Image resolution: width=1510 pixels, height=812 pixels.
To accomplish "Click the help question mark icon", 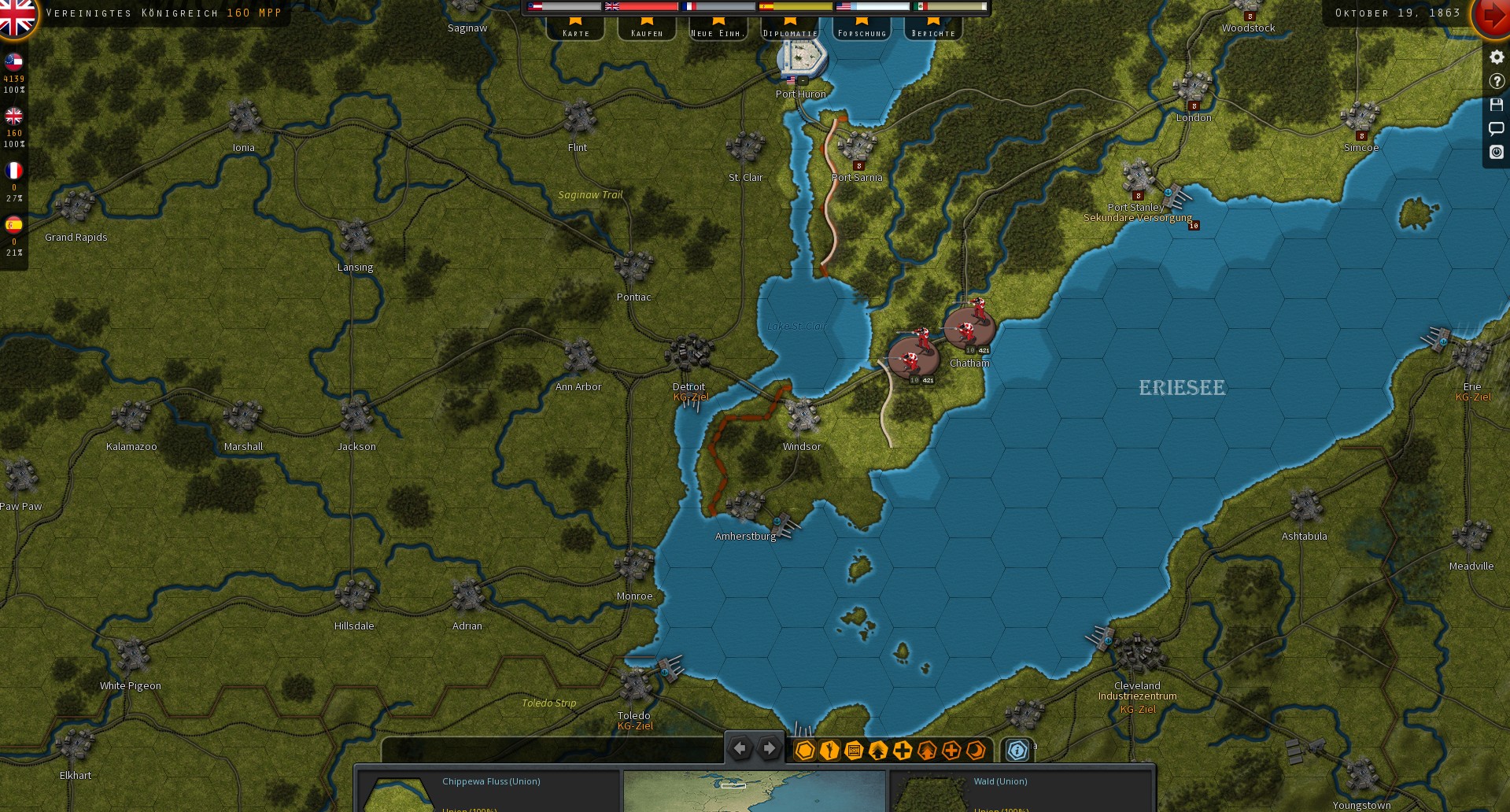I will 1497,80.
